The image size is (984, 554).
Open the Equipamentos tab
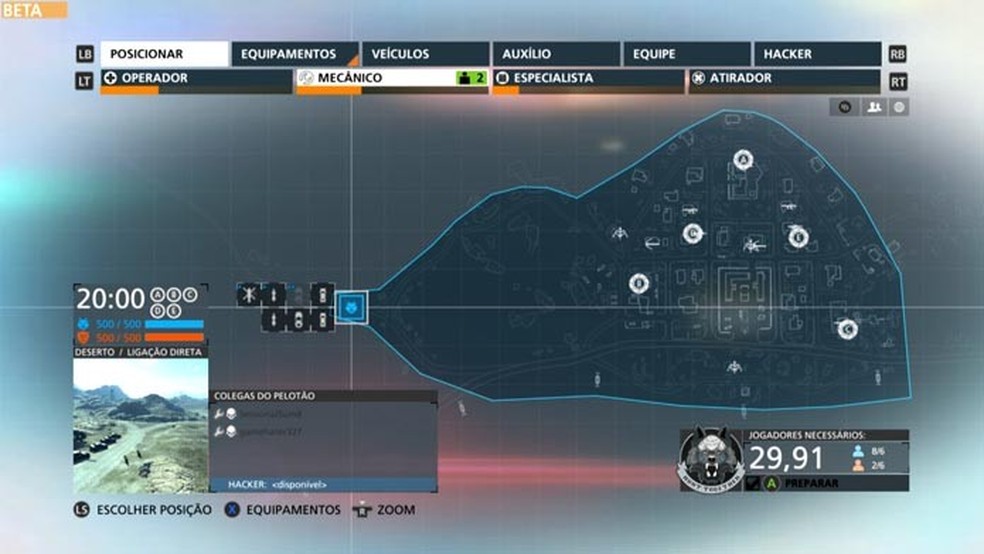295,54
